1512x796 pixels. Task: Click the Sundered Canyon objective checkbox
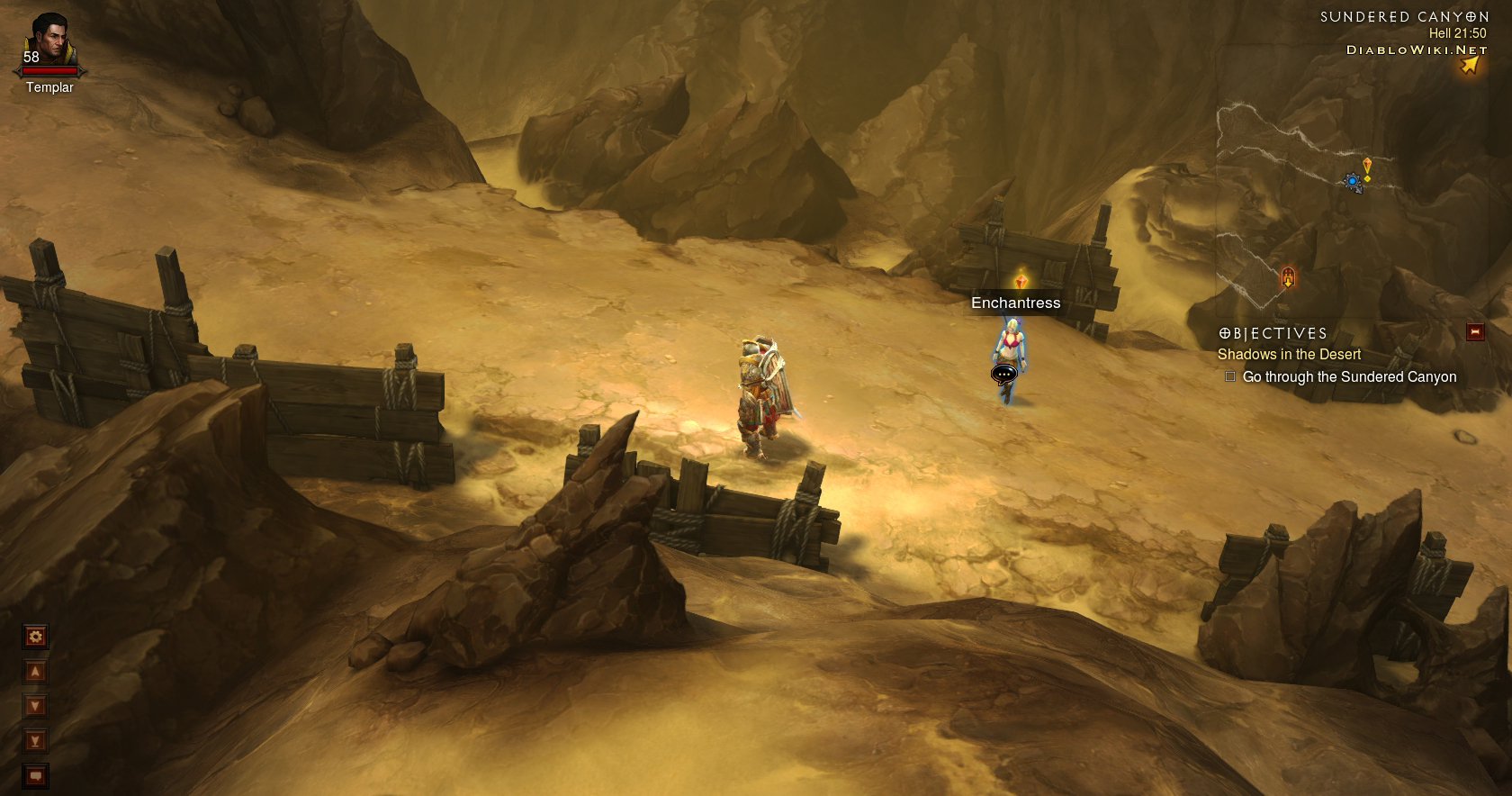(x=1230, y=377)
